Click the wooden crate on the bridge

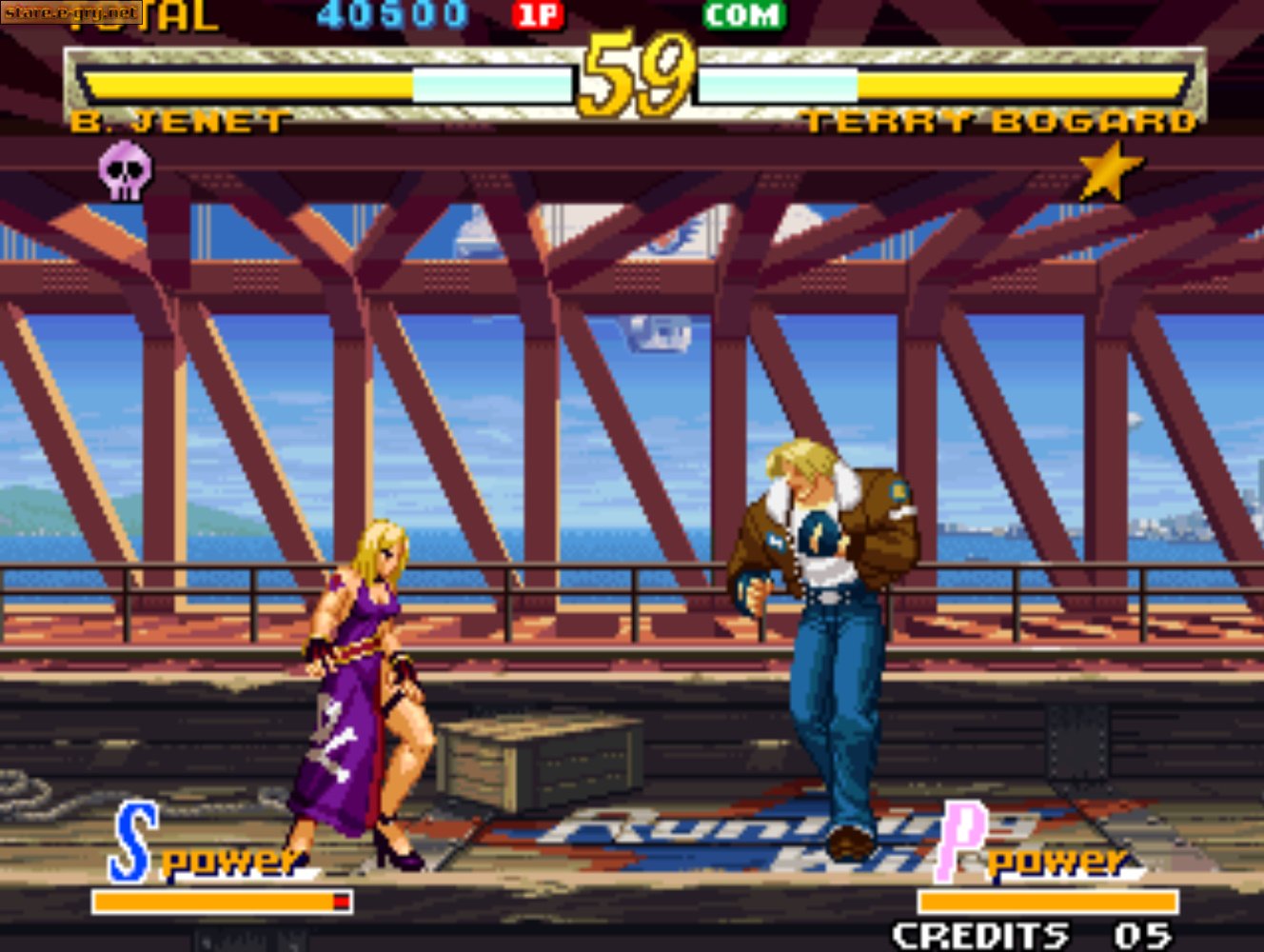pyautogui.click(x=537, y=757)
